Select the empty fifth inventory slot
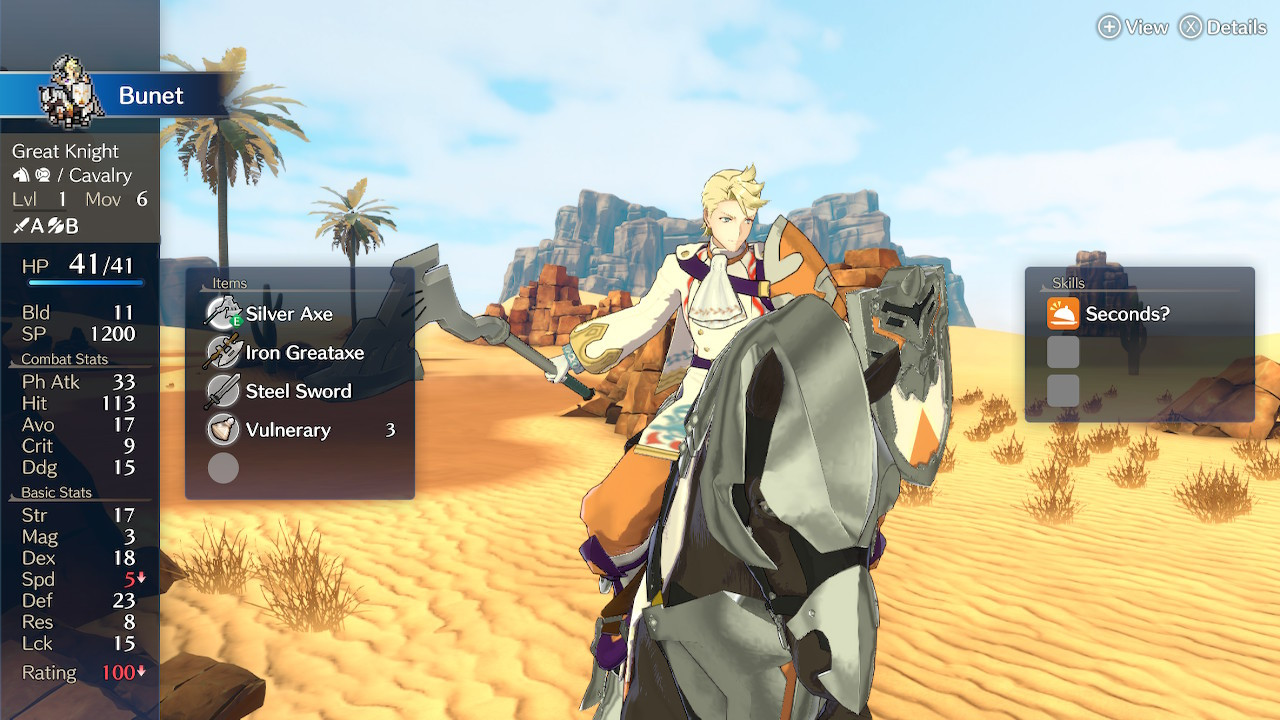This screenshot has width=1280, height=720. click(x=222, y=468)
